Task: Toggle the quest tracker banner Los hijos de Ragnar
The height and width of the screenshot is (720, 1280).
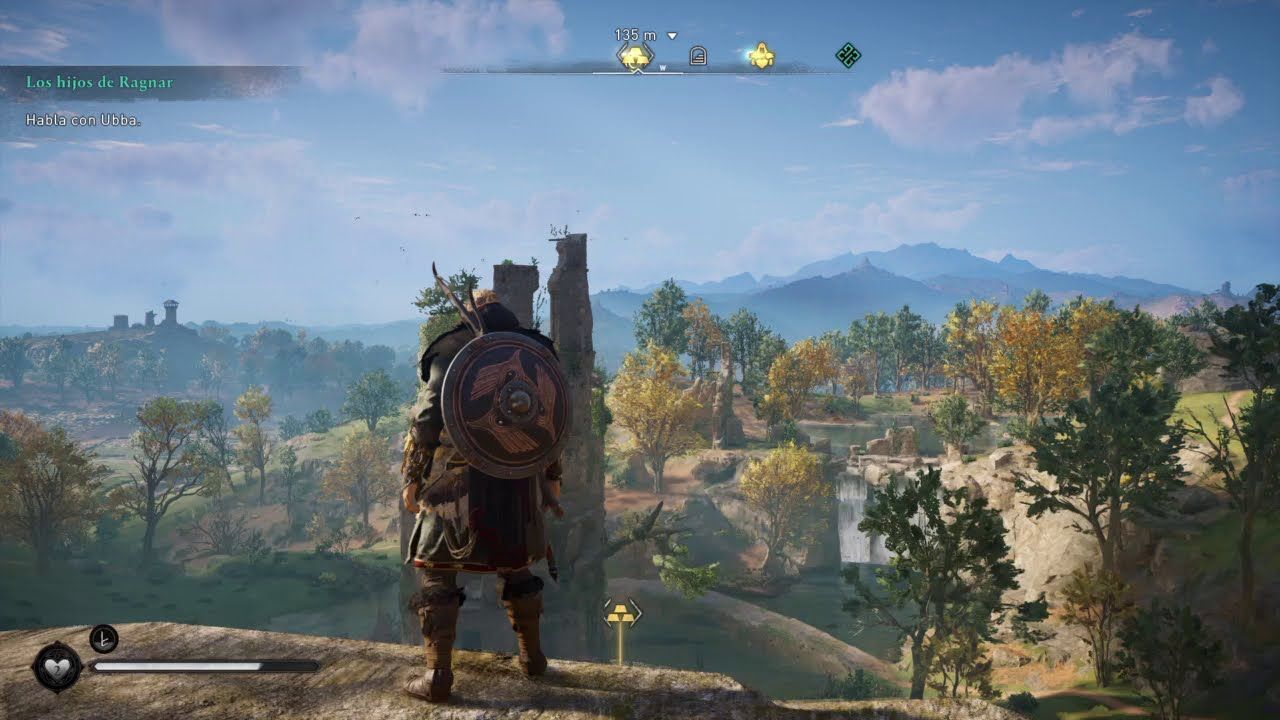Action: pos(98,81)
